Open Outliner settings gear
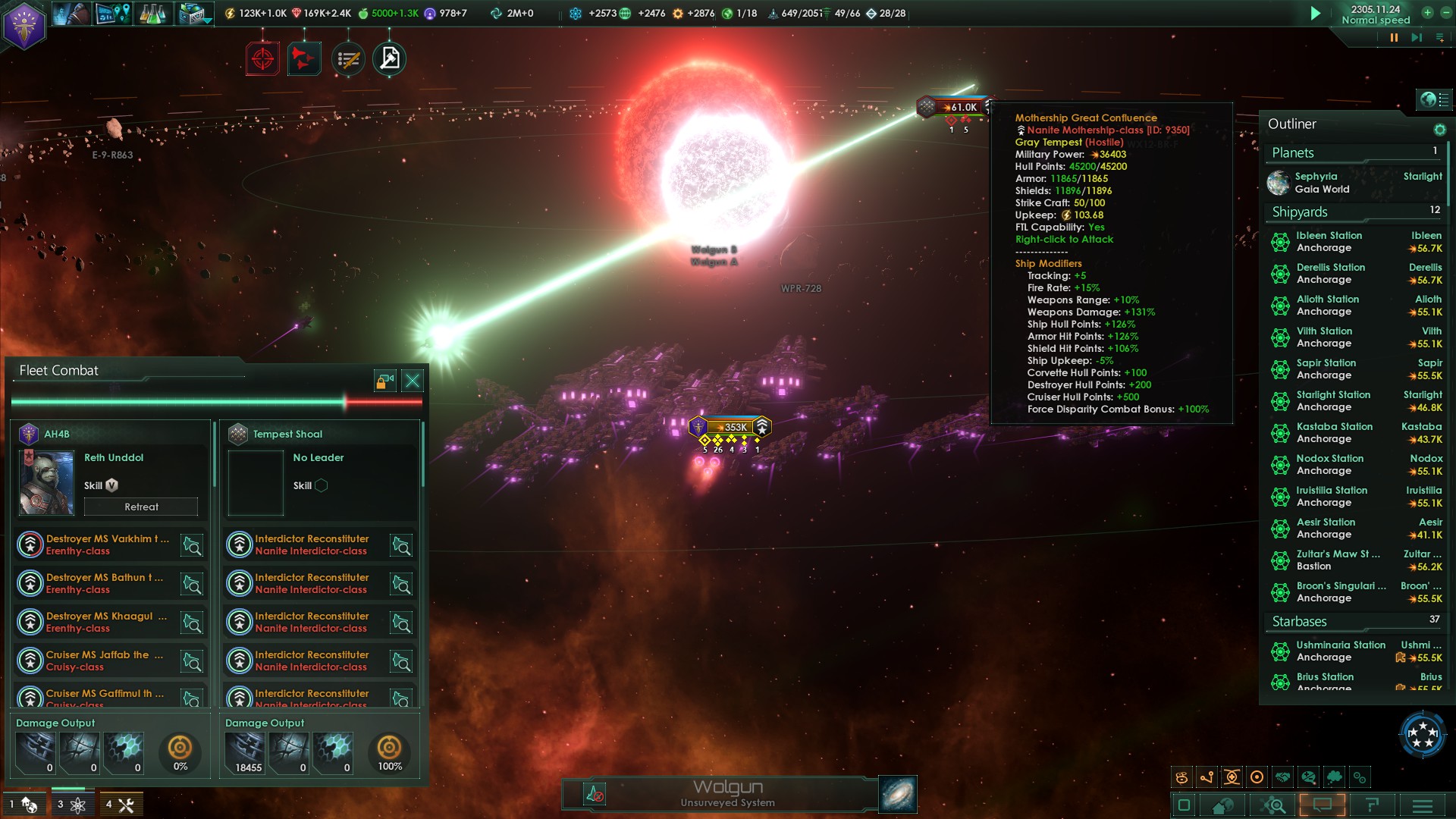 [x=1439, y=130]
